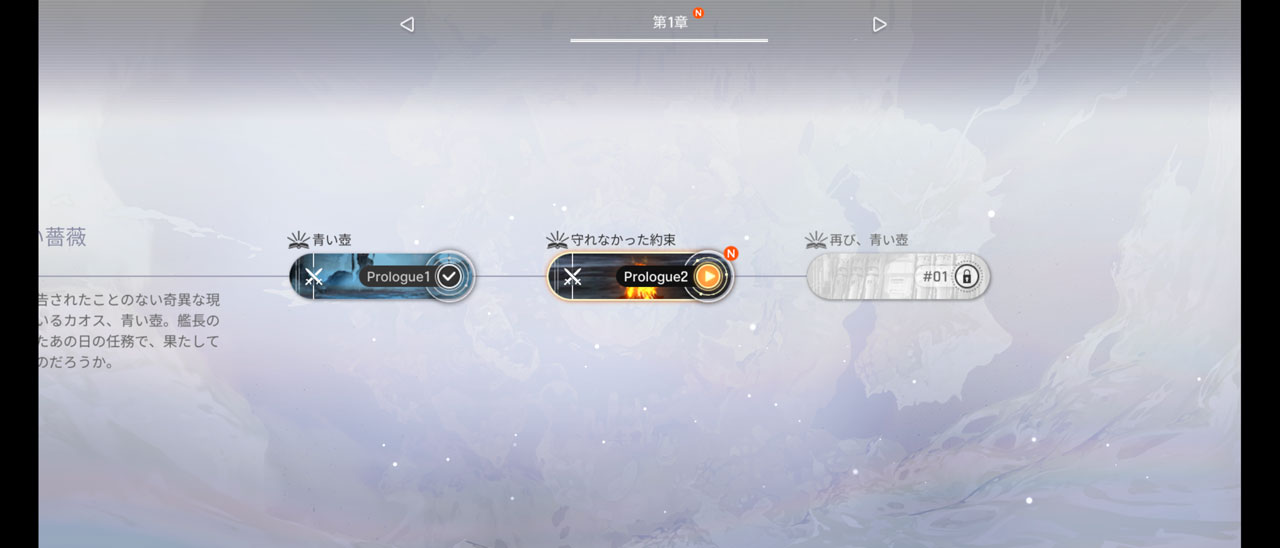Tap the orange play button on Prologue2
This screenshot has width=1280, height=548.
708,276
